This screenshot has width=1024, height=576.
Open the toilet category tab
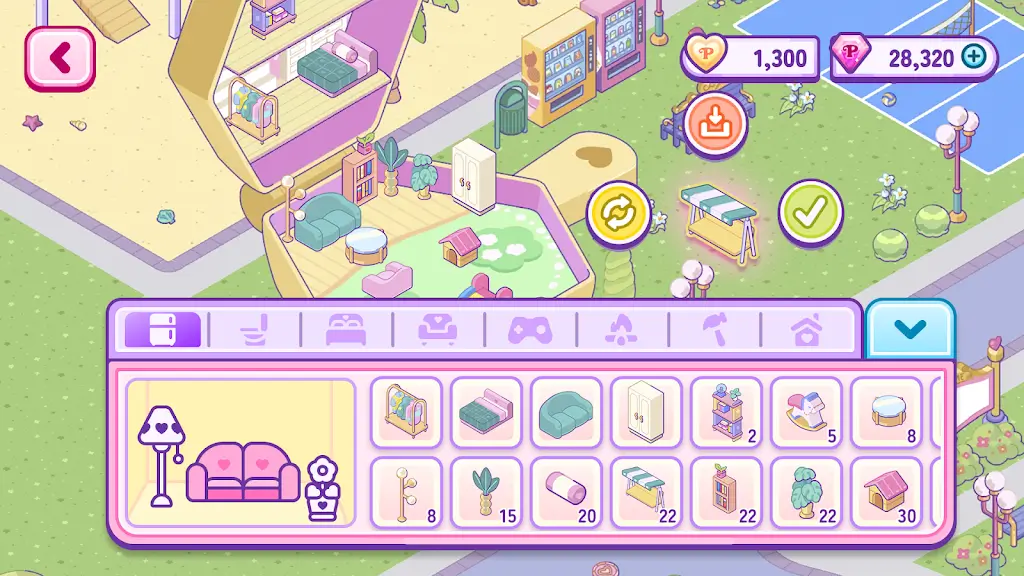[x=254, y=330]
